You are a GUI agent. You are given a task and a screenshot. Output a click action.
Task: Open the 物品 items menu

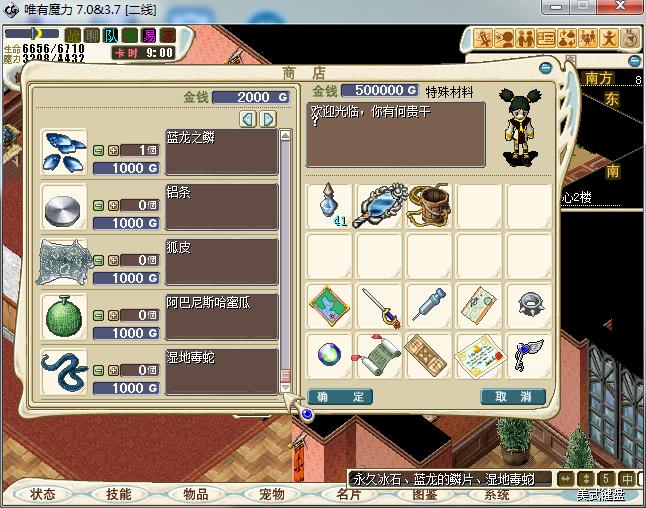point(196,494)
